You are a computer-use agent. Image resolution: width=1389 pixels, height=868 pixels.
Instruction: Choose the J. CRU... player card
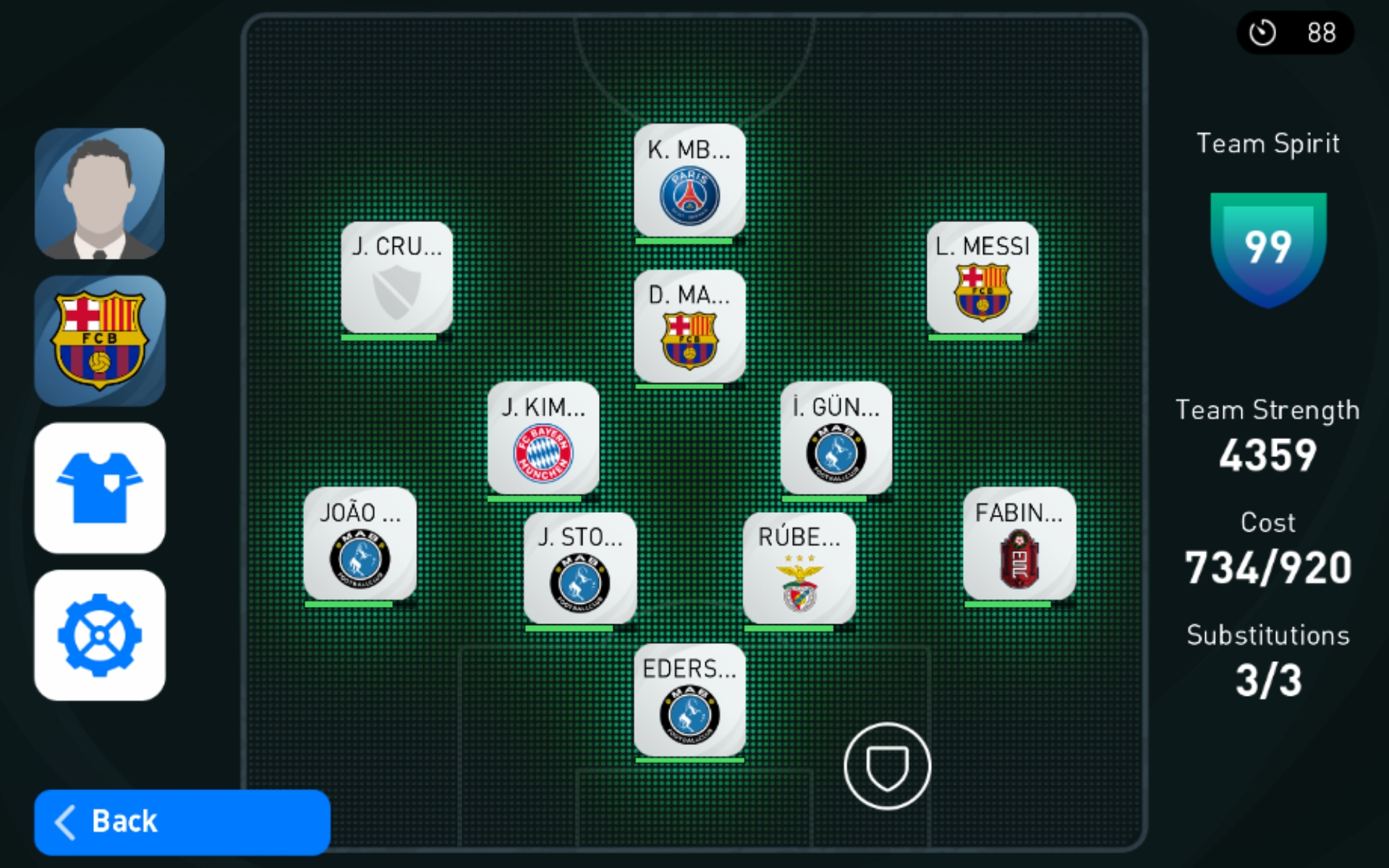(x=396, y=278)
